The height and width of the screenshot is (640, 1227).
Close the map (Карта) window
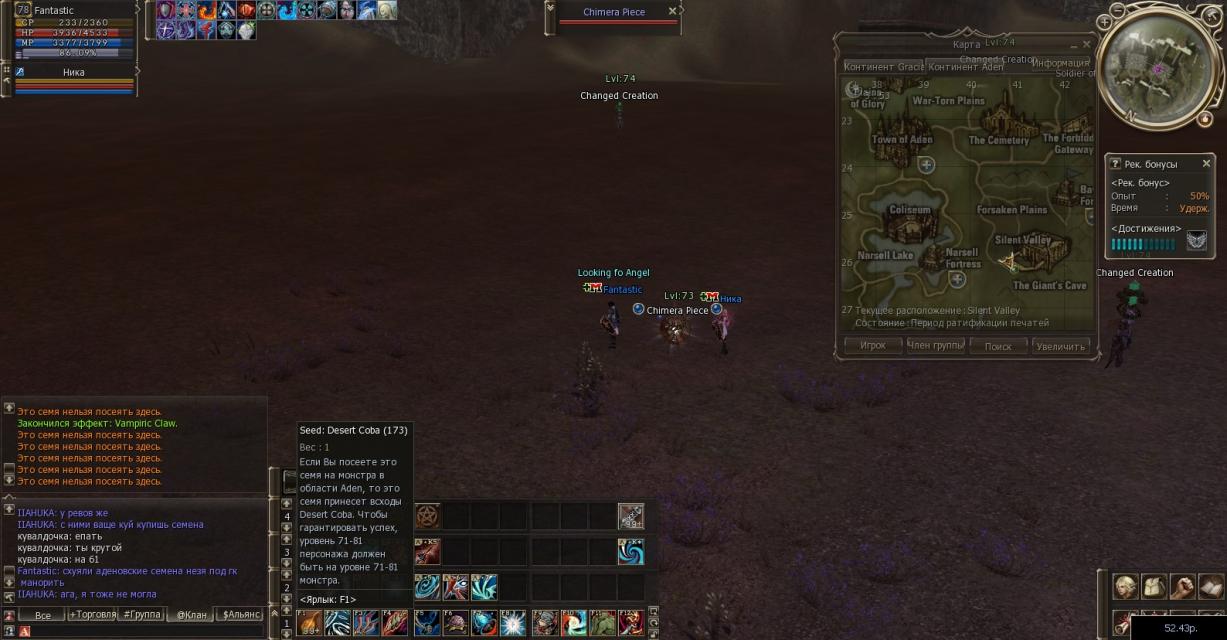[x=1086, y=45]
